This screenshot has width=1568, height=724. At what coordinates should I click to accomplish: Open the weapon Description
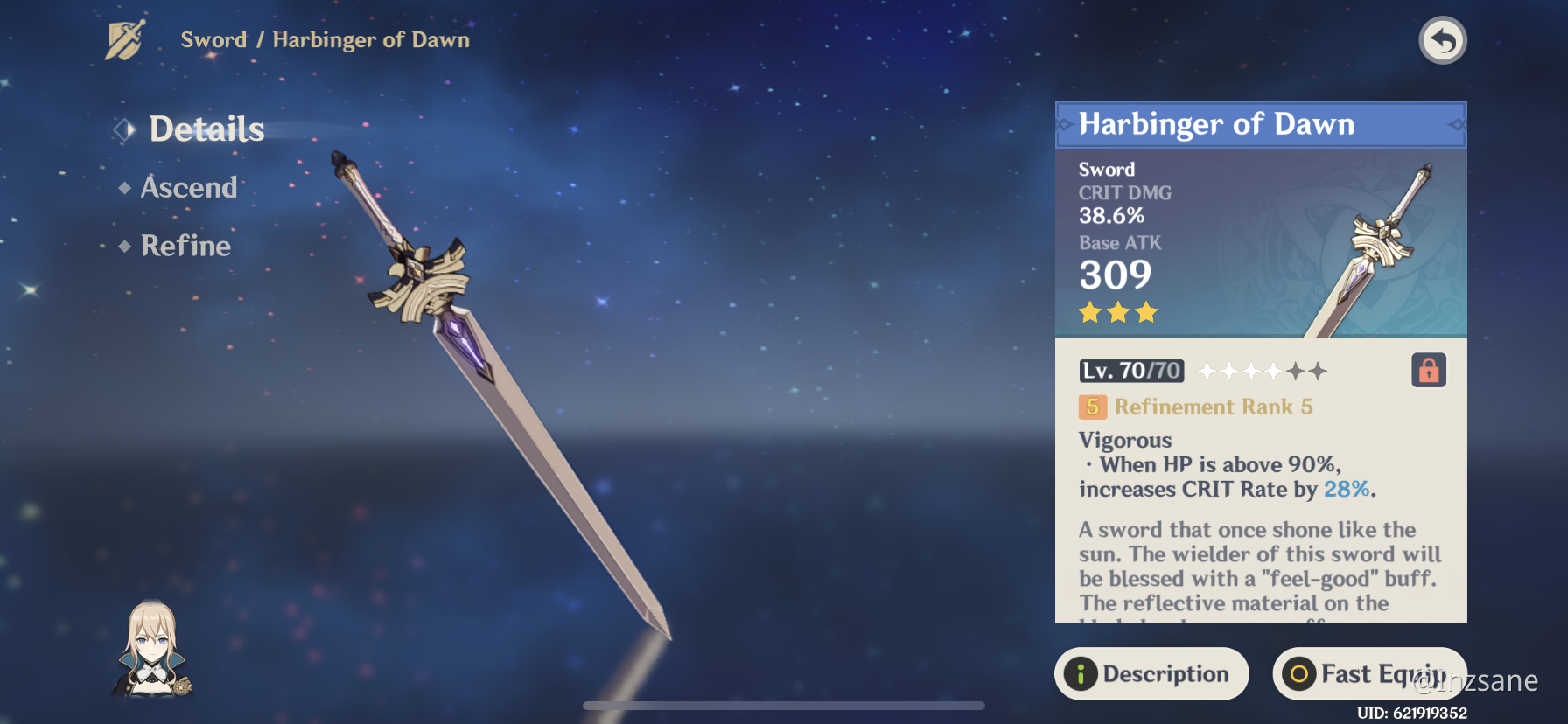(x=1151, y=673)
